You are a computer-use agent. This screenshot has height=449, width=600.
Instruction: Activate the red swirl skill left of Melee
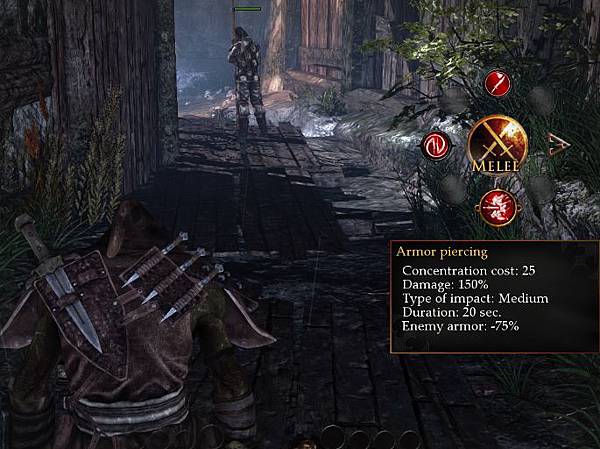(435, 146)
